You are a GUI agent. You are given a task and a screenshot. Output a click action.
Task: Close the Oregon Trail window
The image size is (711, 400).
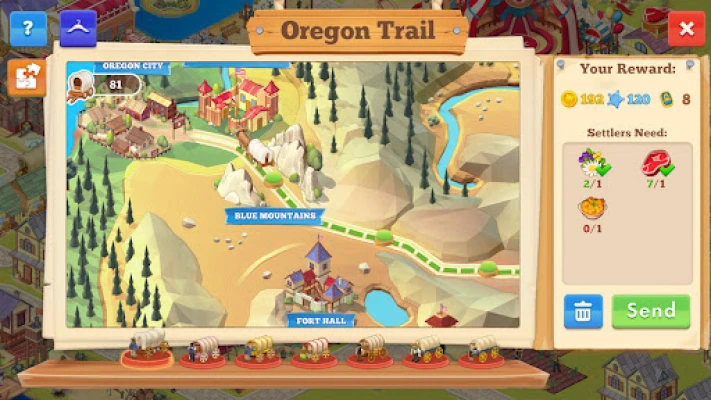tap(686, 29)
